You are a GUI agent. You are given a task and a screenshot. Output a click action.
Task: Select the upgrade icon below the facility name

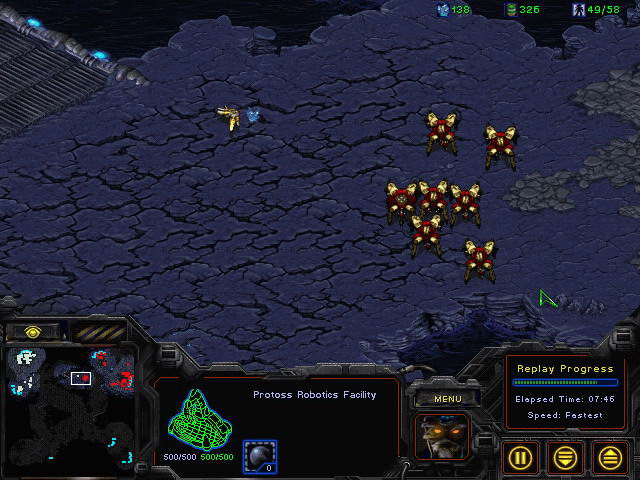point(260,456)
